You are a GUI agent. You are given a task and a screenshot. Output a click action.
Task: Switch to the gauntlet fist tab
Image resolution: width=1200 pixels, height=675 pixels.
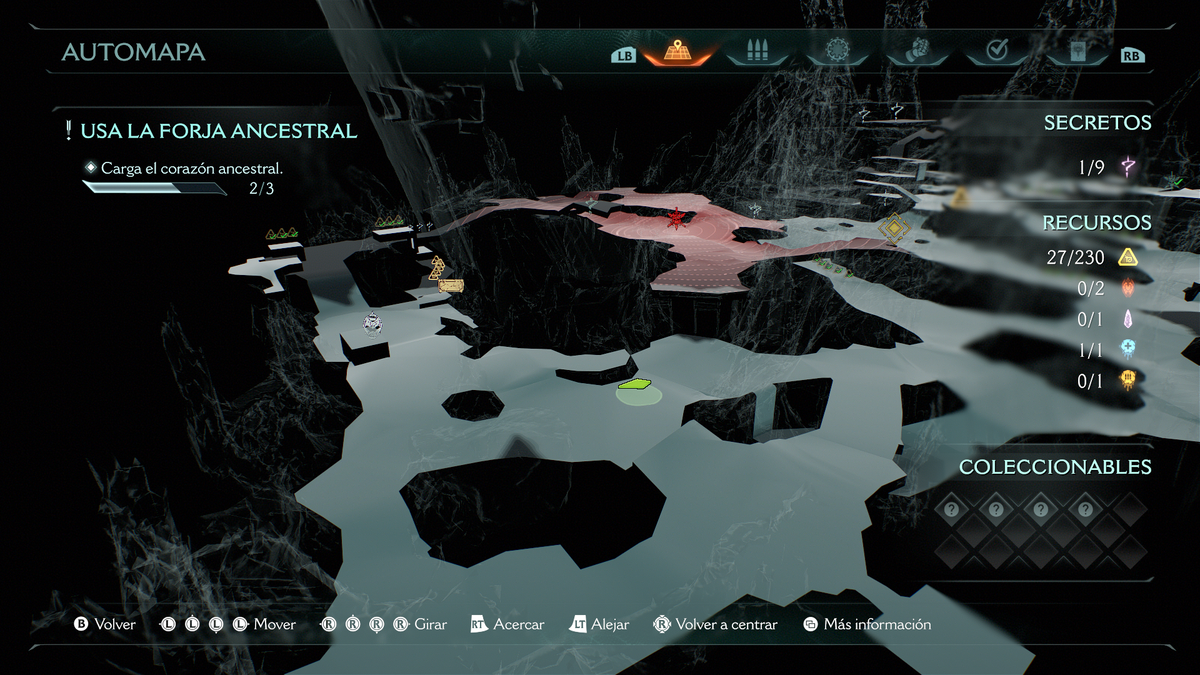(917, 51)
